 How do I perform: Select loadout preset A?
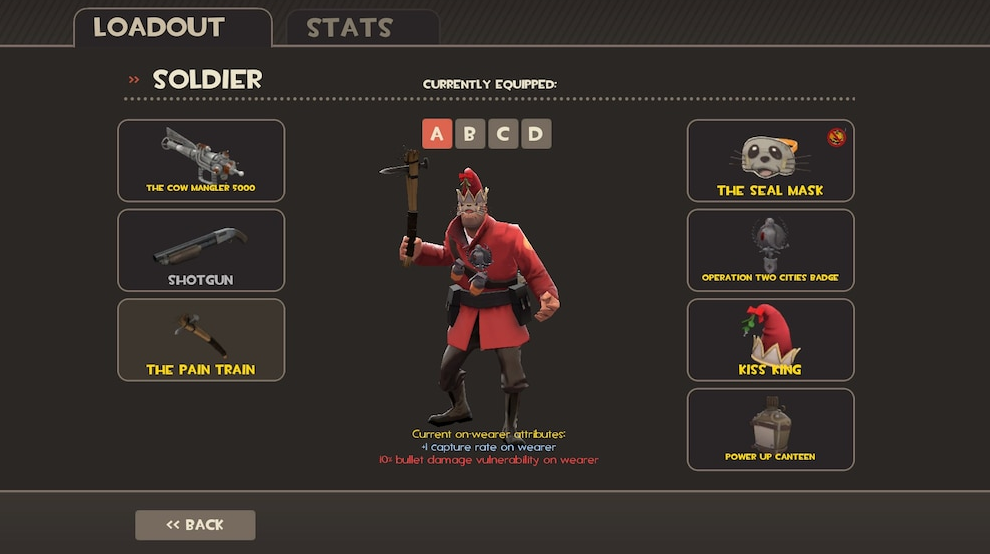click(x=437, y=134)
